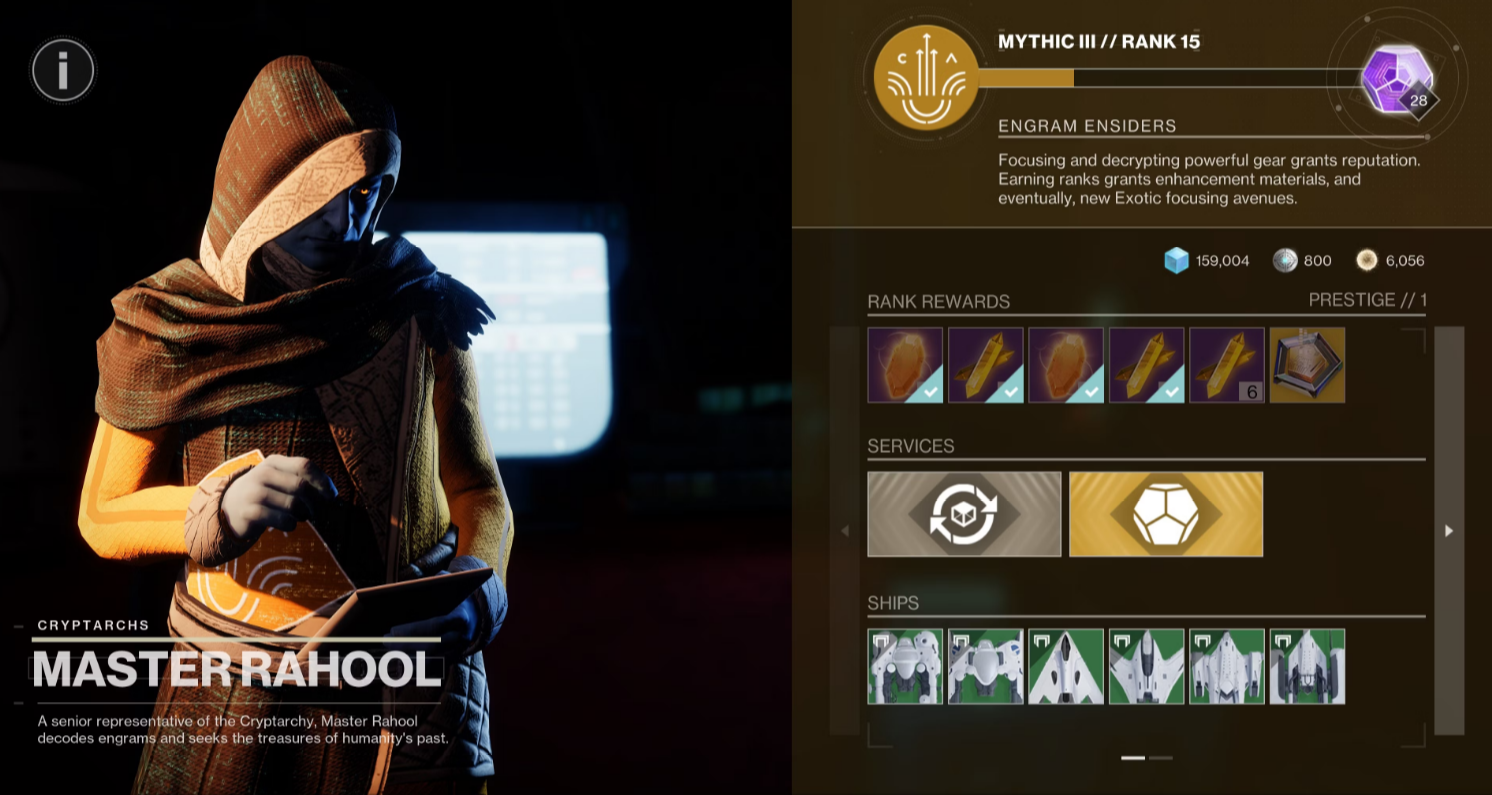
Task: Click the RANK REWARDS section header
Action: click(x=938, y=301)
